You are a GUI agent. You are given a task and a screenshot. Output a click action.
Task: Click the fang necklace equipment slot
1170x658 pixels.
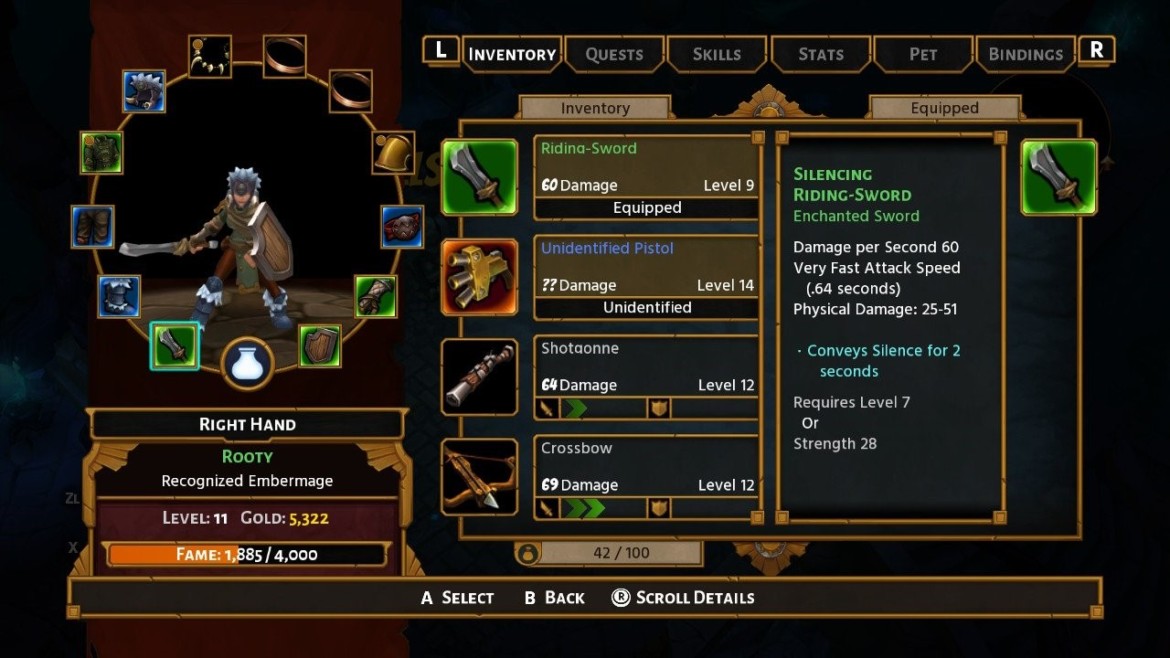(x=210, y=56)
